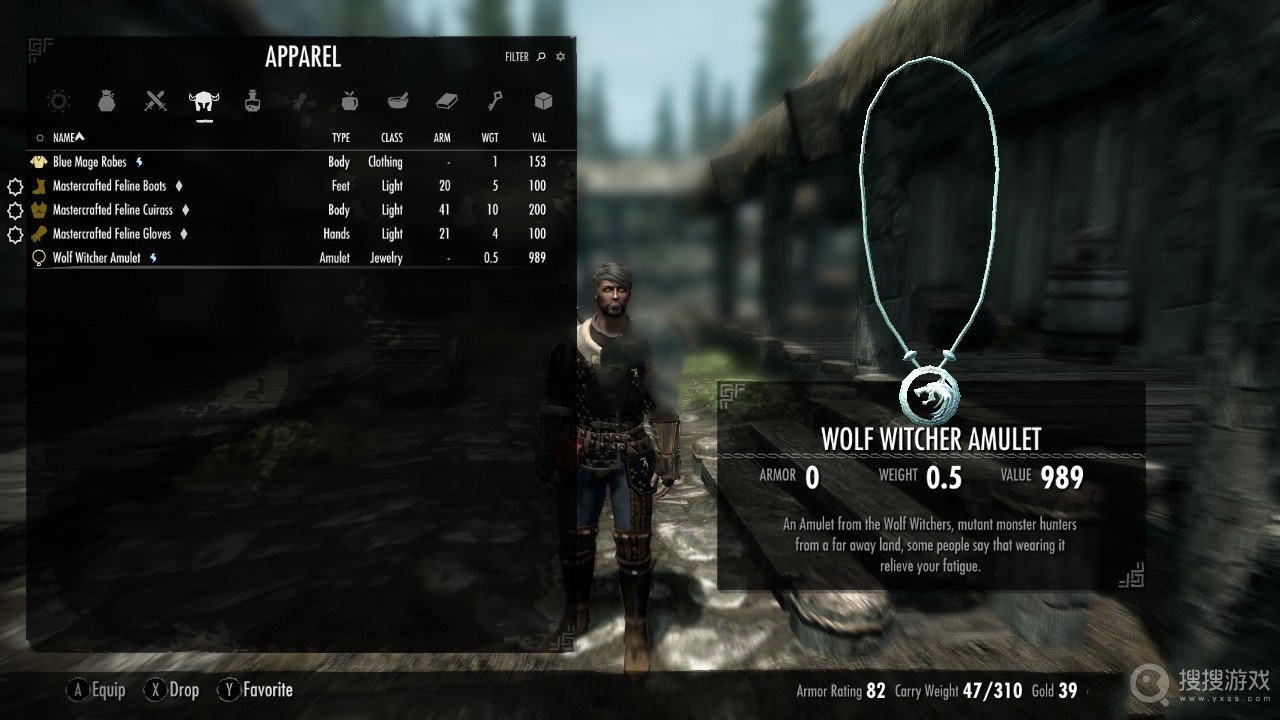This screenshot has height=720, width=1280.
Task: Sort items by the WGT column
Action: (490, 138)
